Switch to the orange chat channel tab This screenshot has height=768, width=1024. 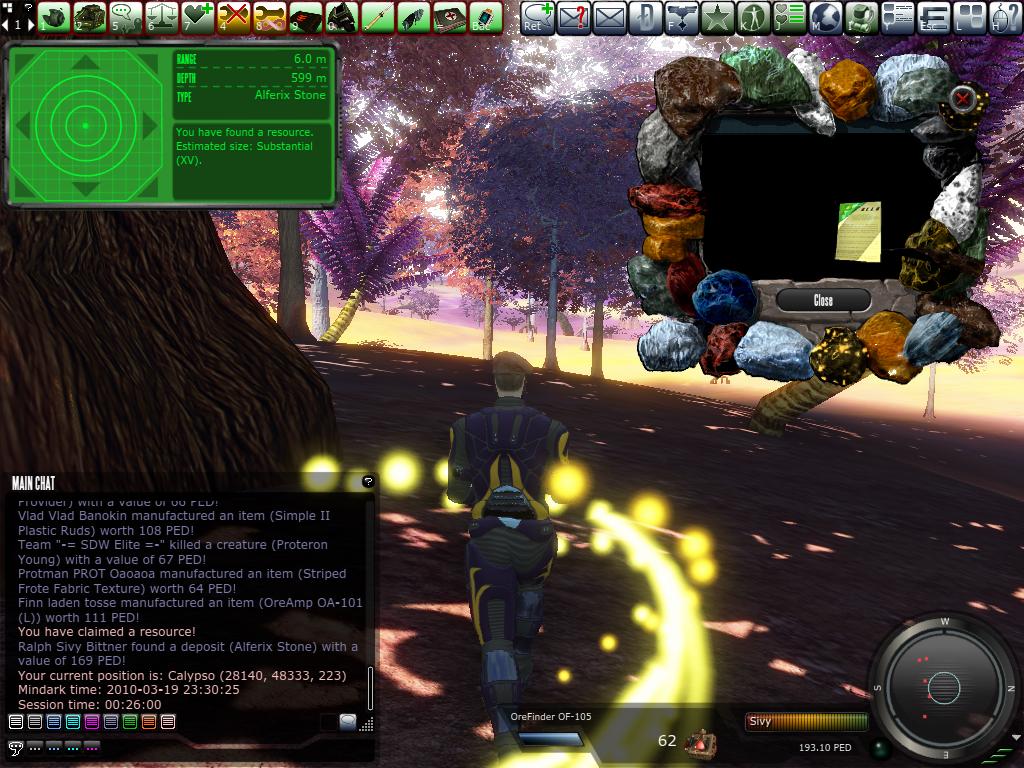point(148,722)
